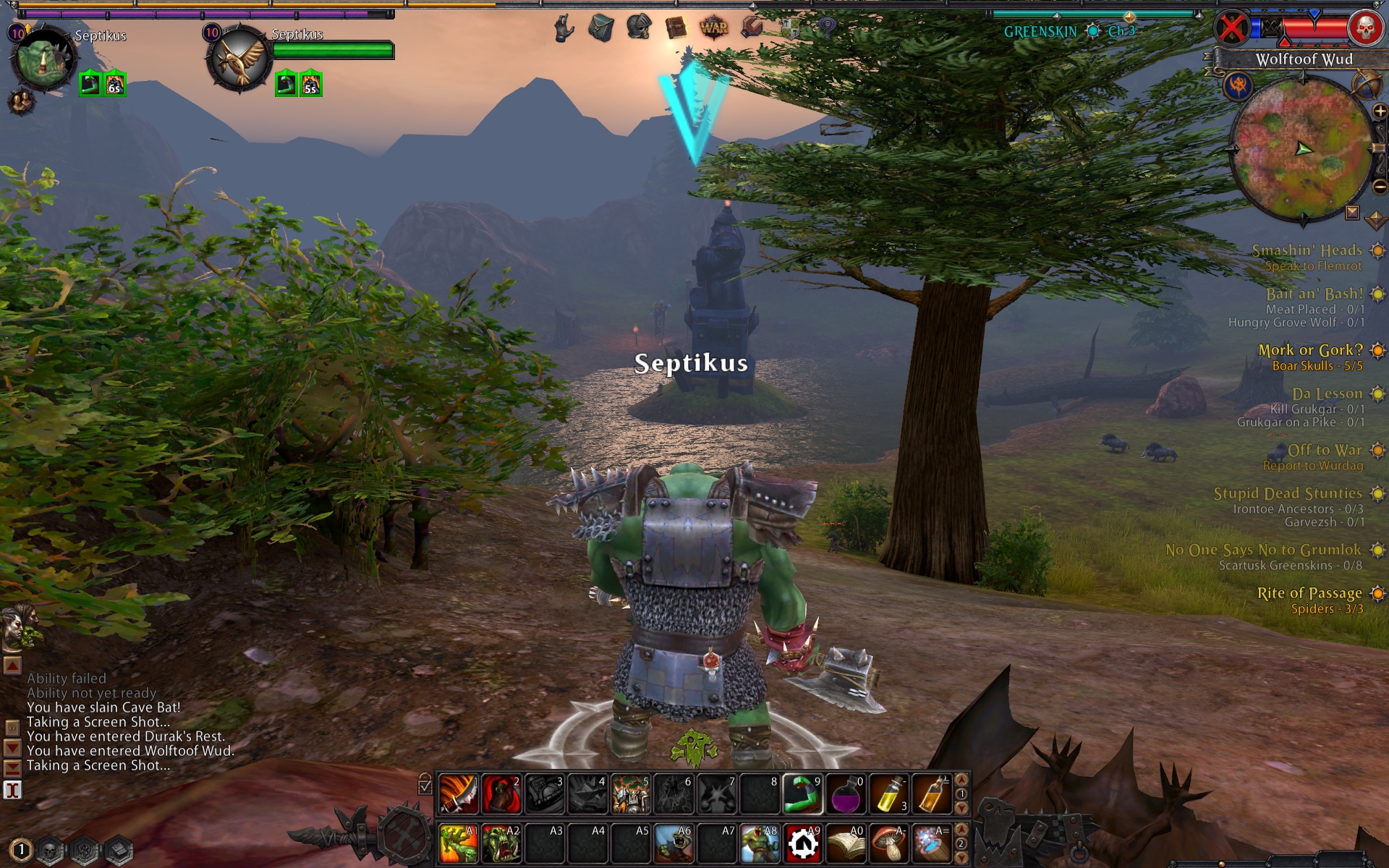Toggle the hotbar lock checkbox

tap(425, 786)
